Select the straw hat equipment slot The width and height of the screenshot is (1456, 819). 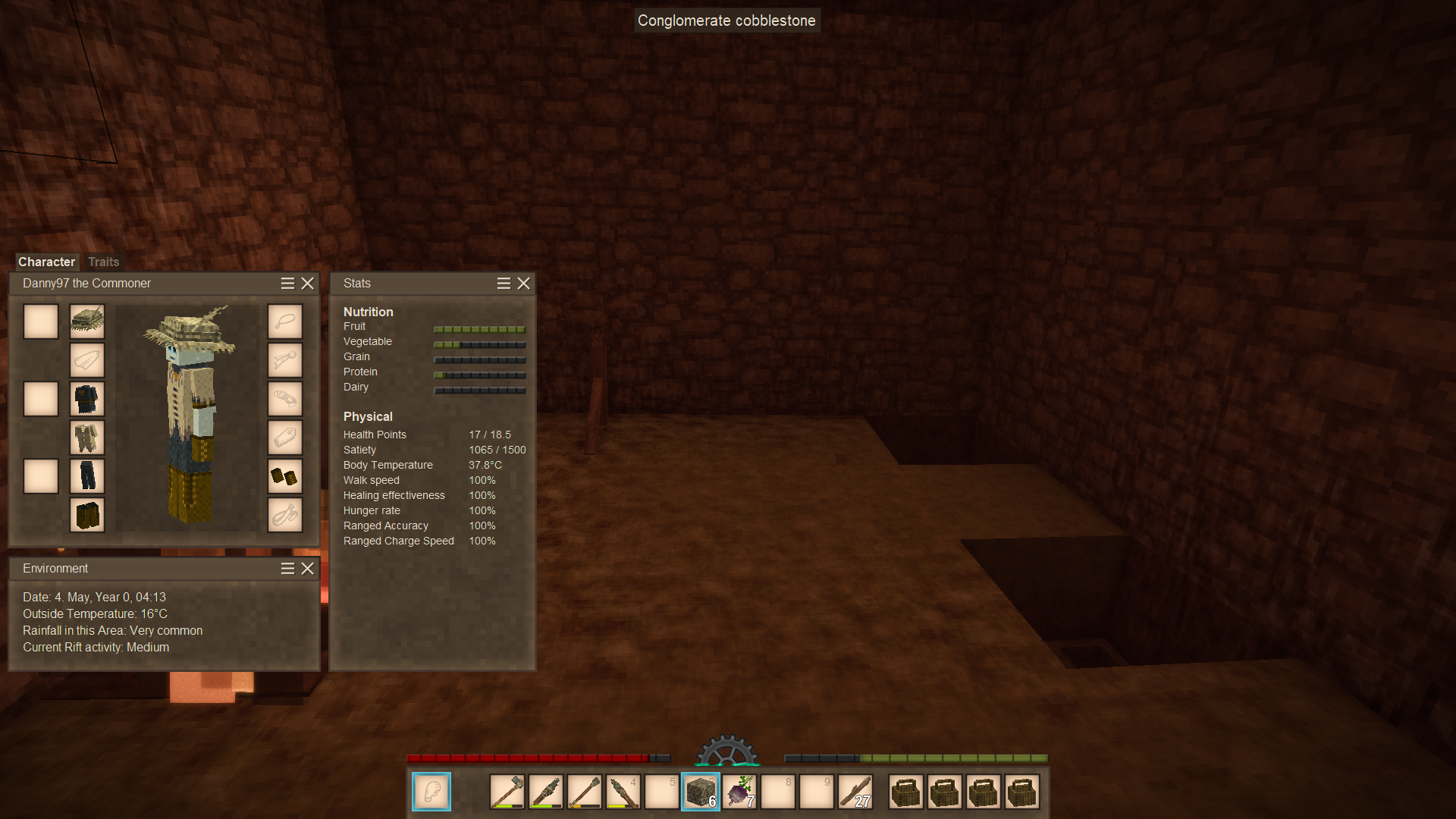tap(87, 322)
